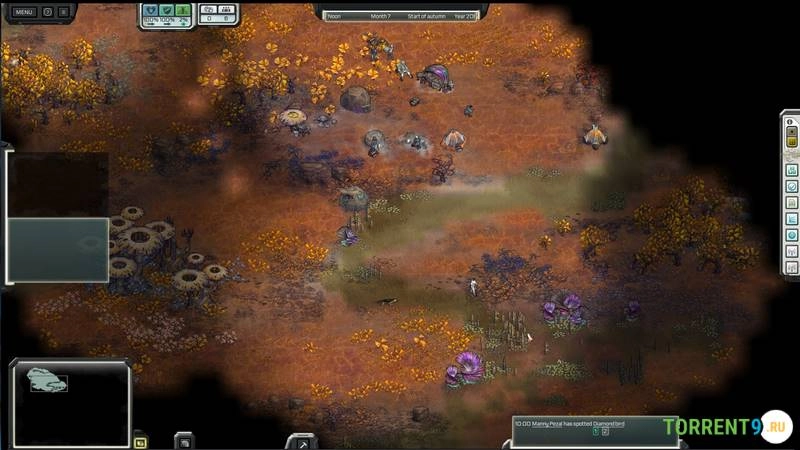Click the teal info panel on left edge
This screenshot has width=800, height=450.
click(57, 249)
